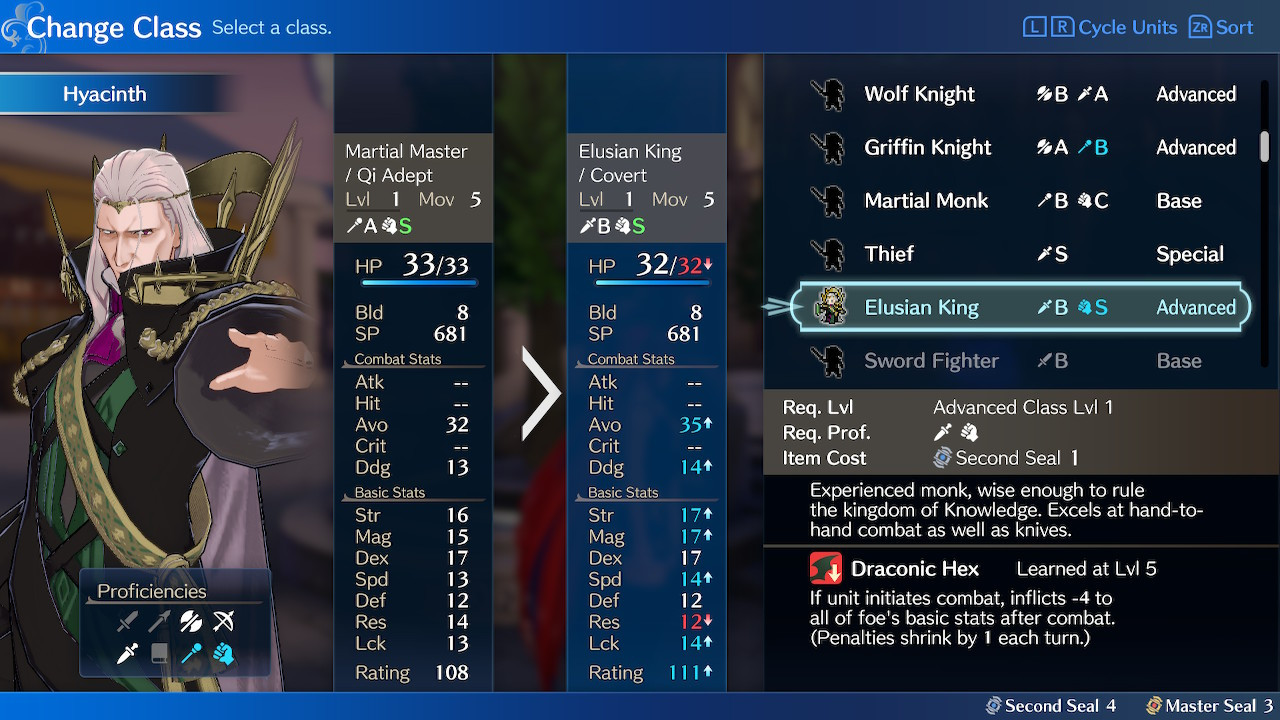The width and height of the screenshot is (1280, 720).
Task: Click the arrow between the class comparison panels
Action: click(540, 393)
